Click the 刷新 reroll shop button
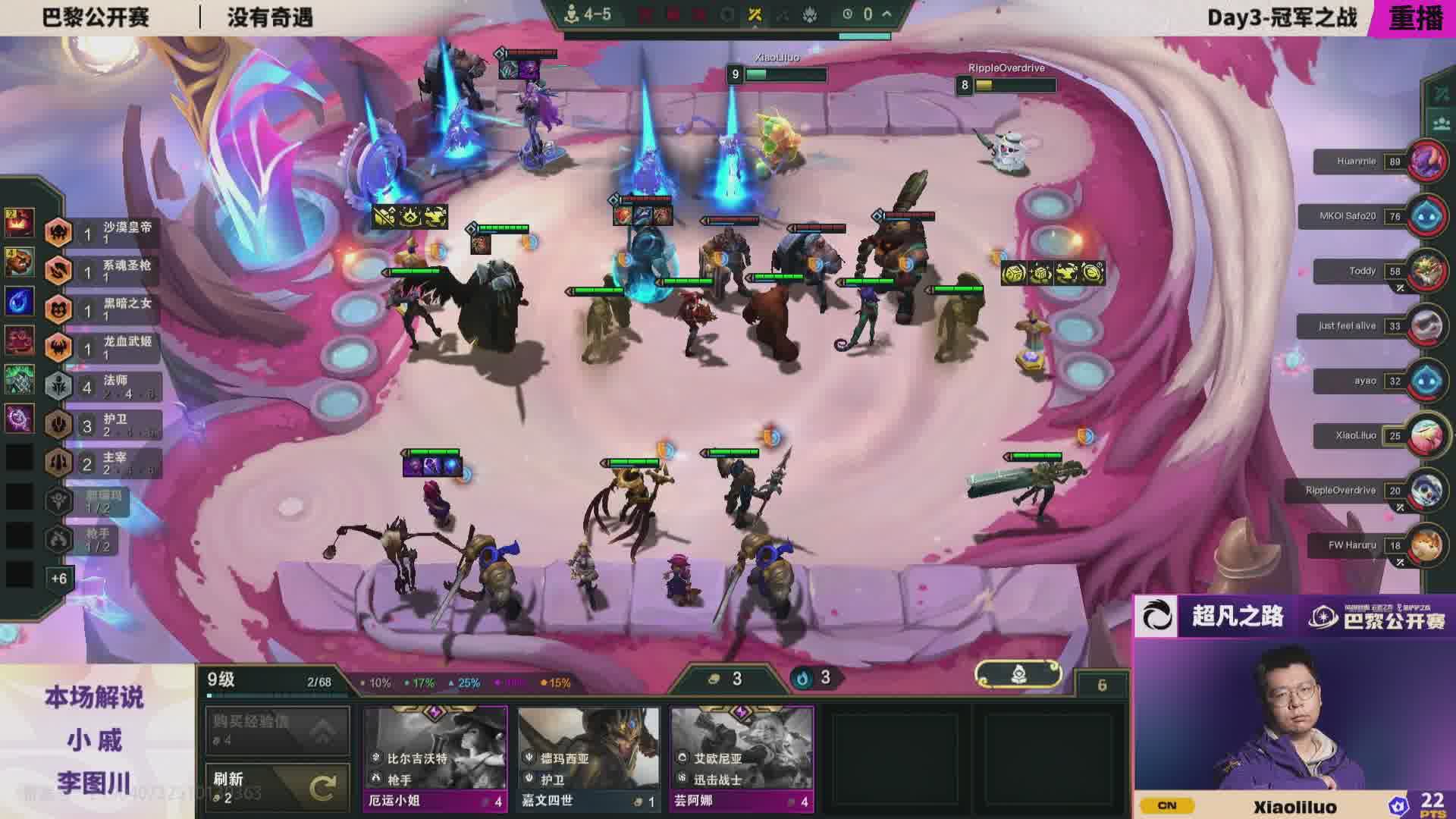Screen dimensions: 1456x819 pyautogui.click(x=278, y=788)
